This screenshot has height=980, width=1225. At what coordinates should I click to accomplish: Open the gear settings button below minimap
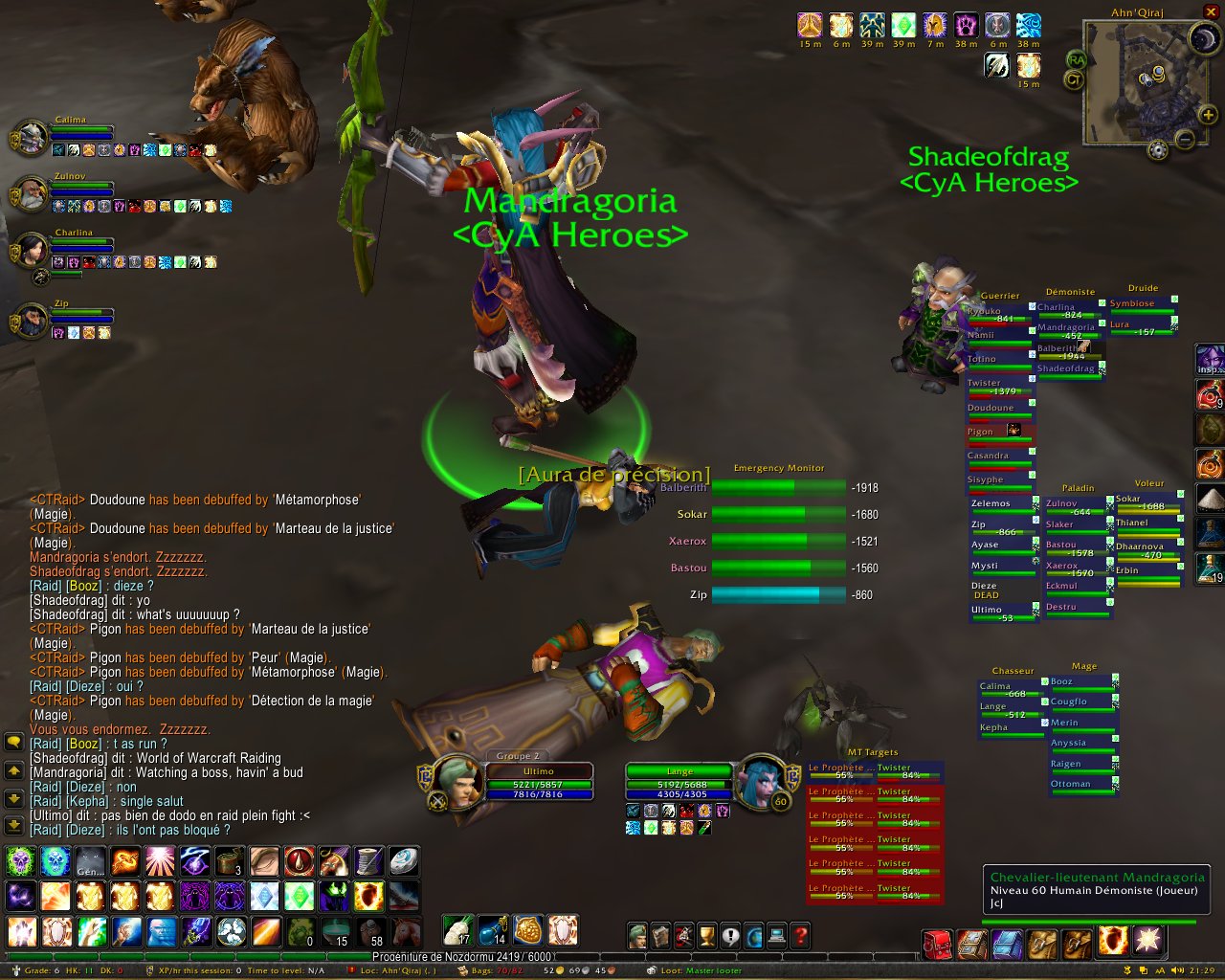[x=1158, y=149]
